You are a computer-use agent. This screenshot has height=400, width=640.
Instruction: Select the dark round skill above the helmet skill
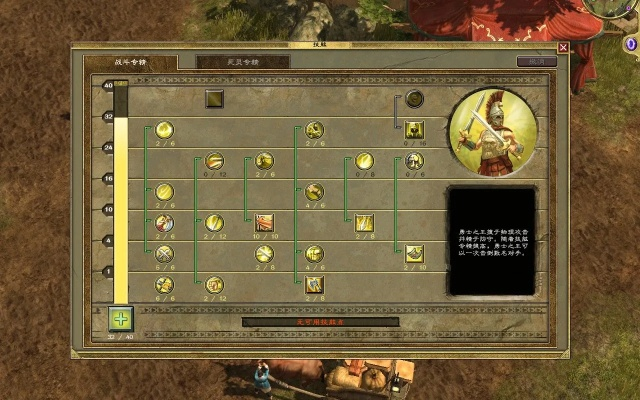pyautogui.click(x=414, y=98)
